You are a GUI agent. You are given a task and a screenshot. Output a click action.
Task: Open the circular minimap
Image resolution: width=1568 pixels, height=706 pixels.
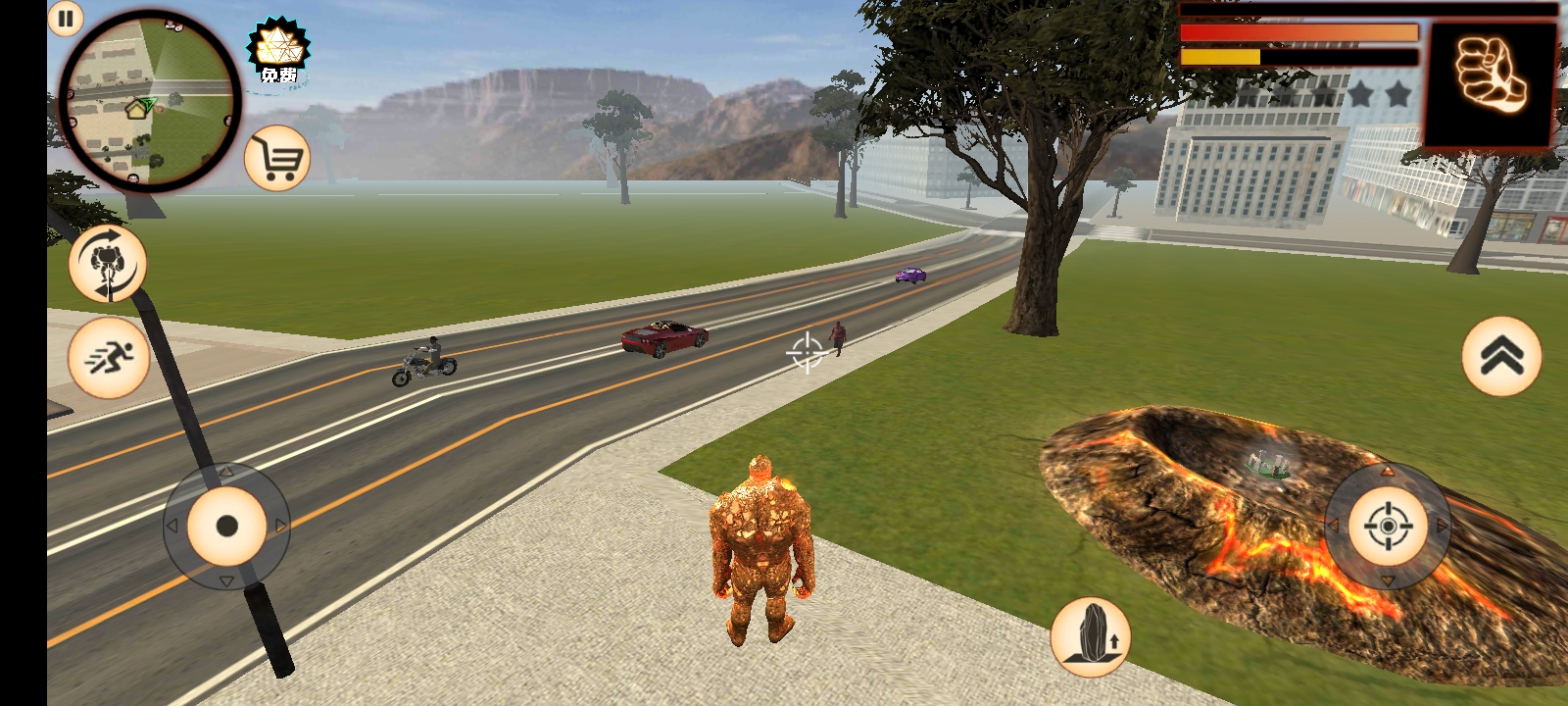point(149,101)
